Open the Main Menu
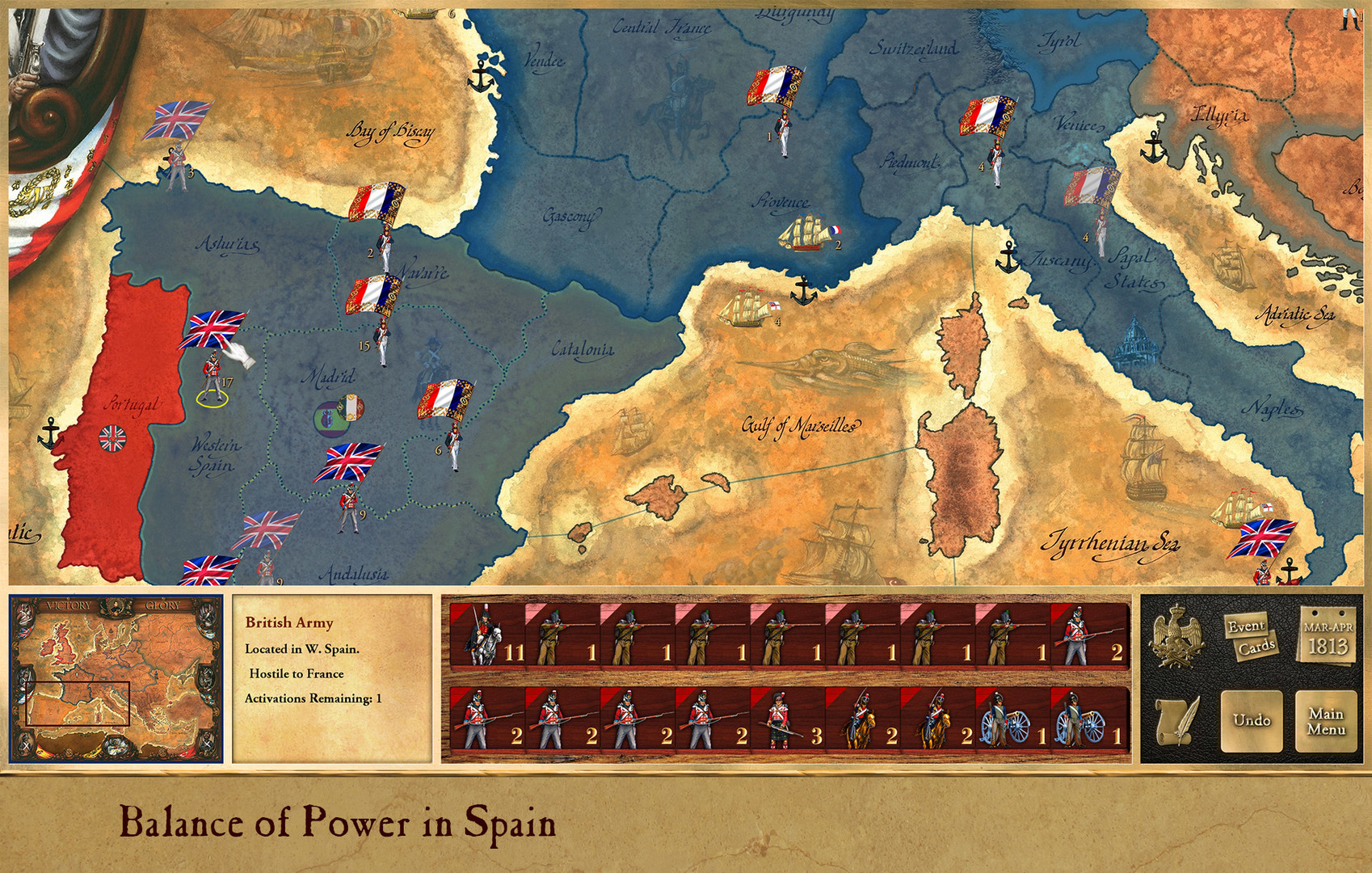 coord(1327,722)
